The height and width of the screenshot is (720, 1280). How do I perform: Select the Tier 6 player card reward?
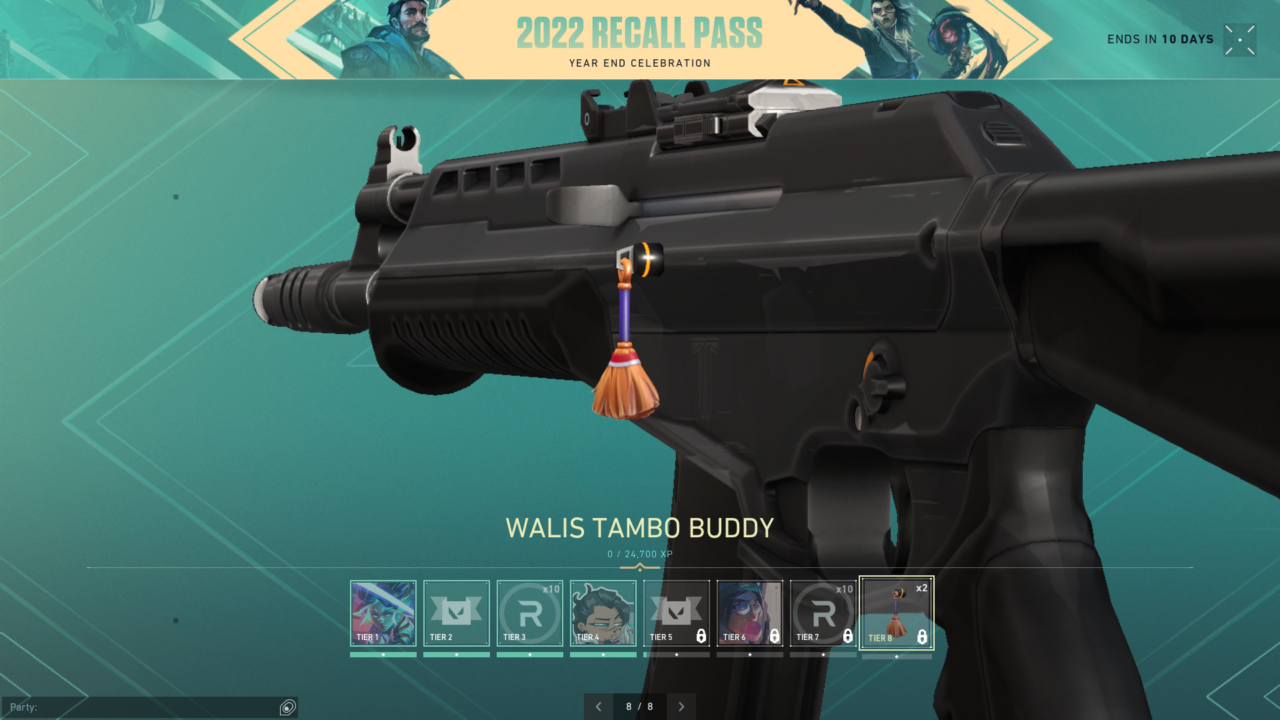tap(749, 612)
